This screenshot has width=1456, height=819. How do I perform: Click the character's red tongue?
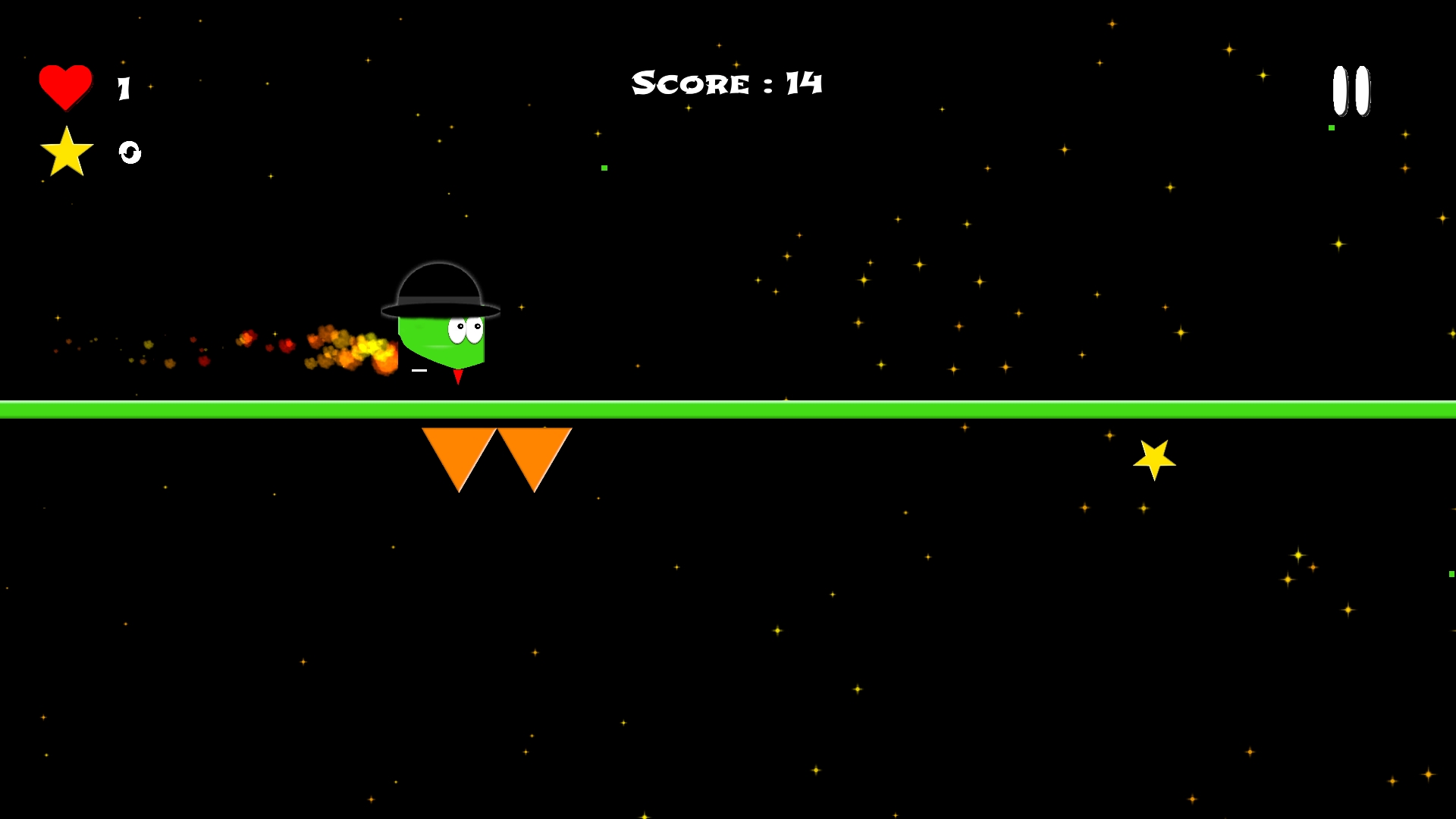point(460,375)
